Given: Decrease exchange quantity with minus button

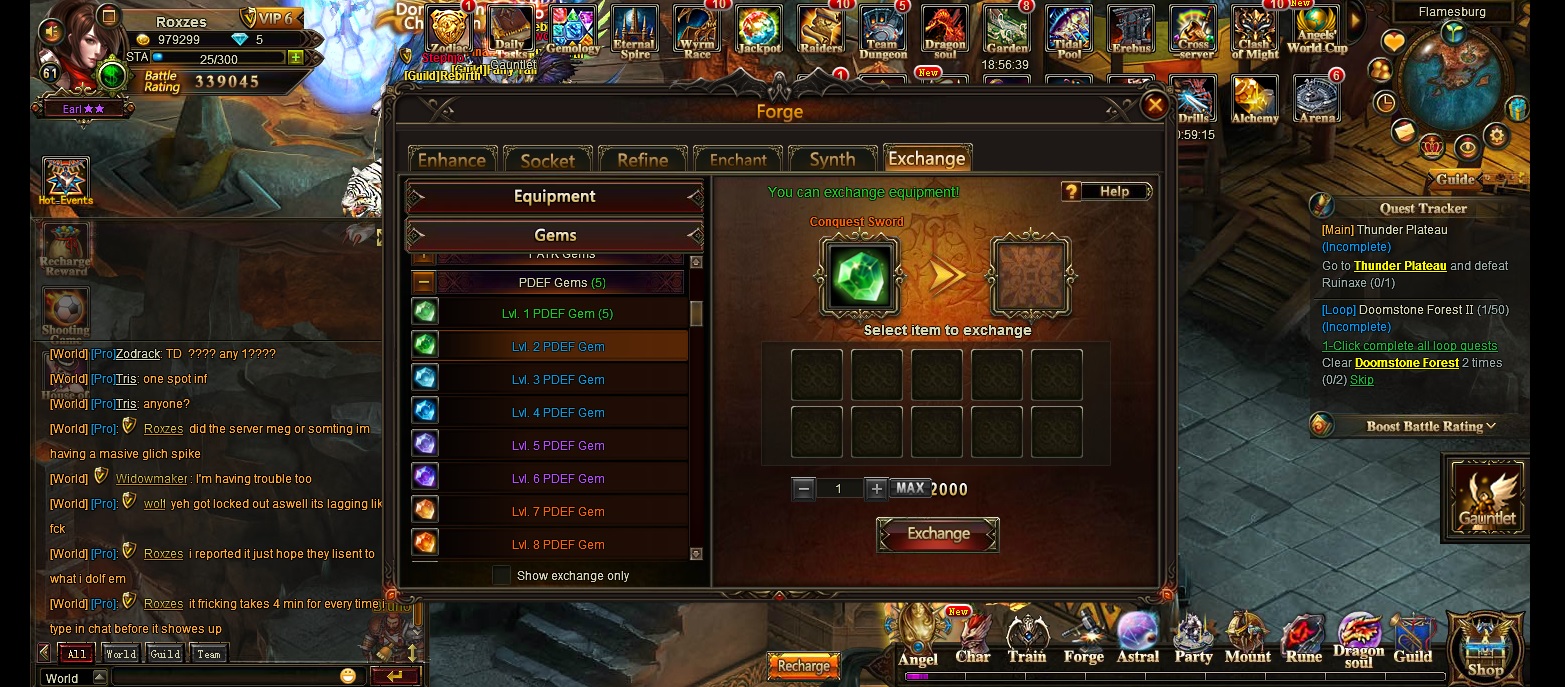Looking at the screenshot, I should [803, 489].
